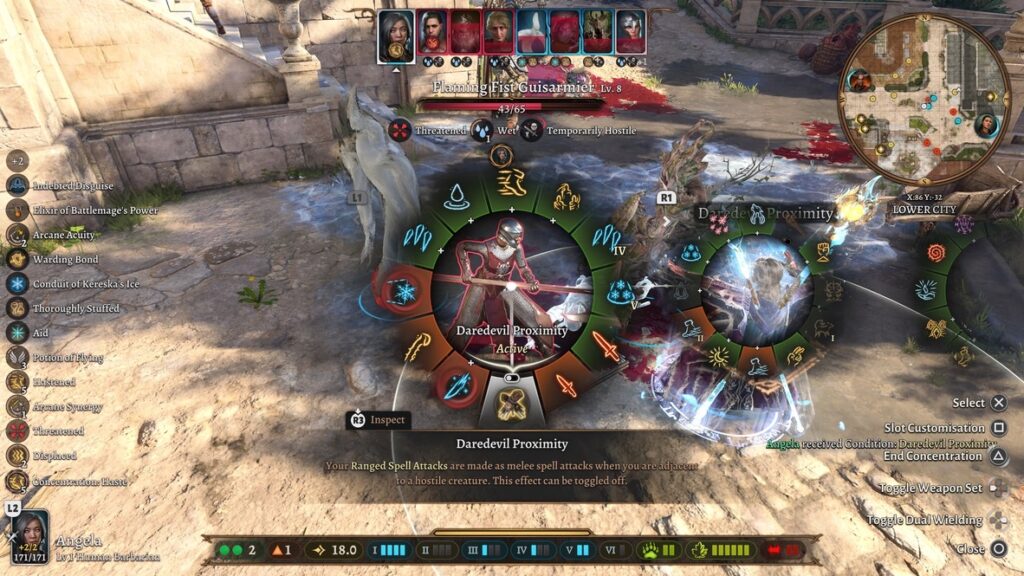The width and height of the screenshot is (1024, 576).
Task: Show the Concentration: Haste condition
Action: (x=17, y=480)
